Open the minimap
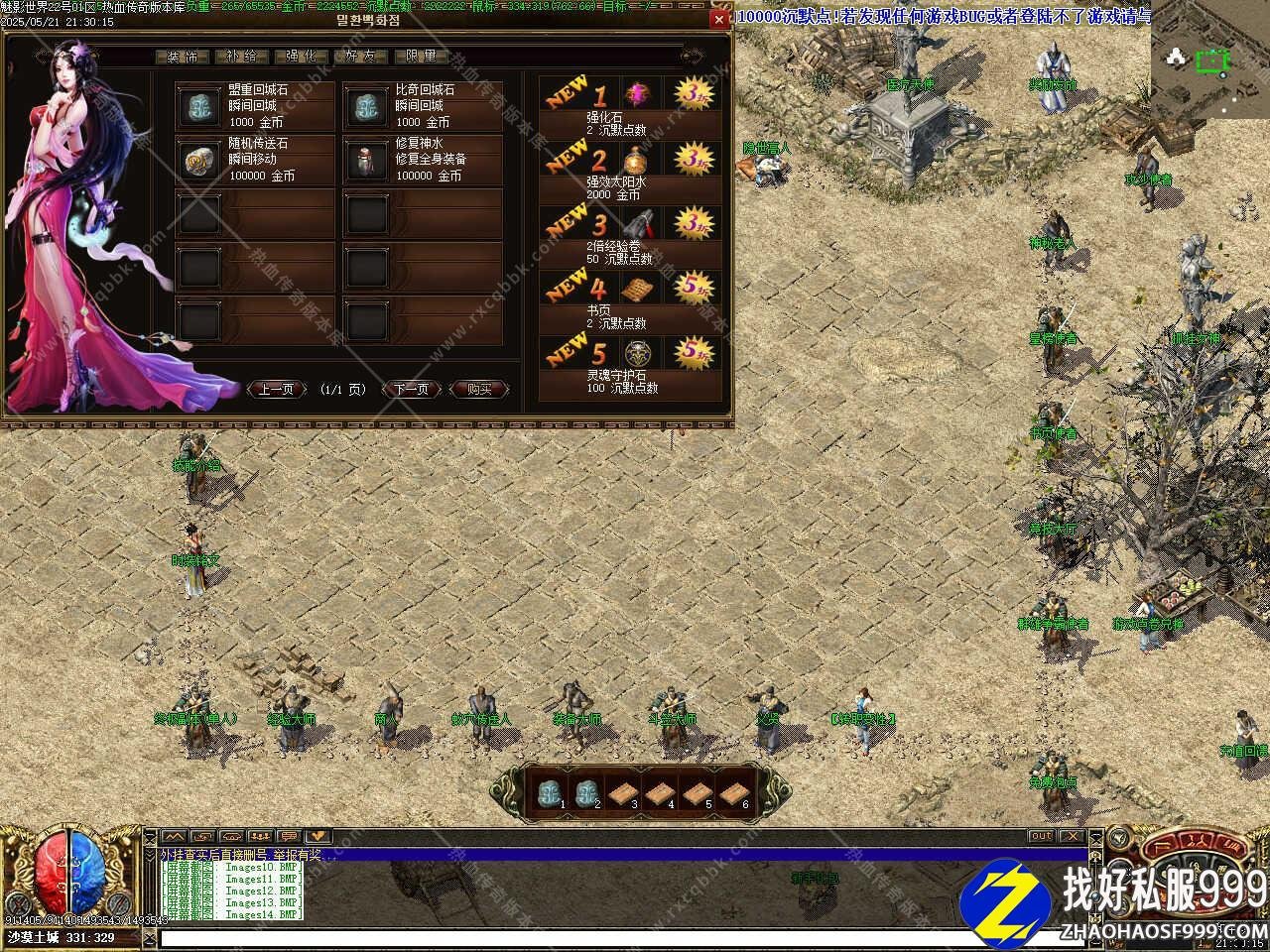Image resolution: width=1270 pixels, height=952 pixels. [x=1209, y=59]
